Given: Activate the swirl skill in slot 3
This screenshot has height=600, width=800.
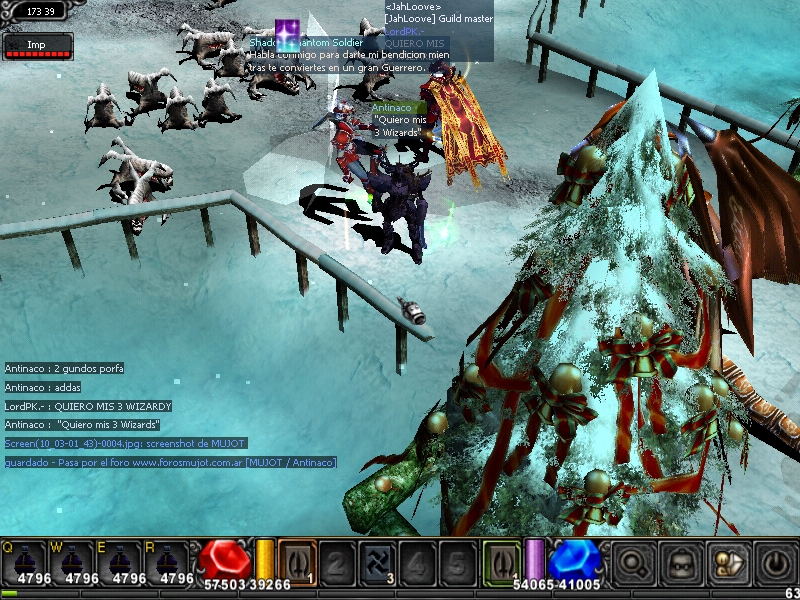Looking at the screenshot, I should [x=377, y=560].
